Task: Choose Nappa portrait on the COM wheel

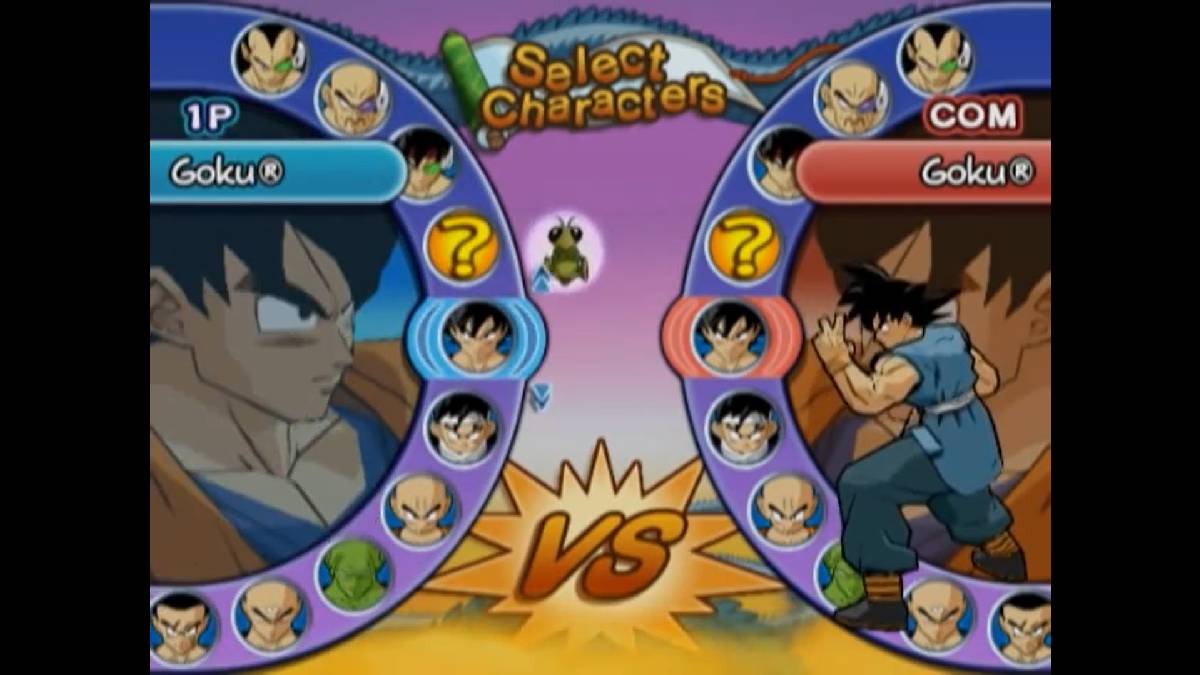Action: coord(852,97)
